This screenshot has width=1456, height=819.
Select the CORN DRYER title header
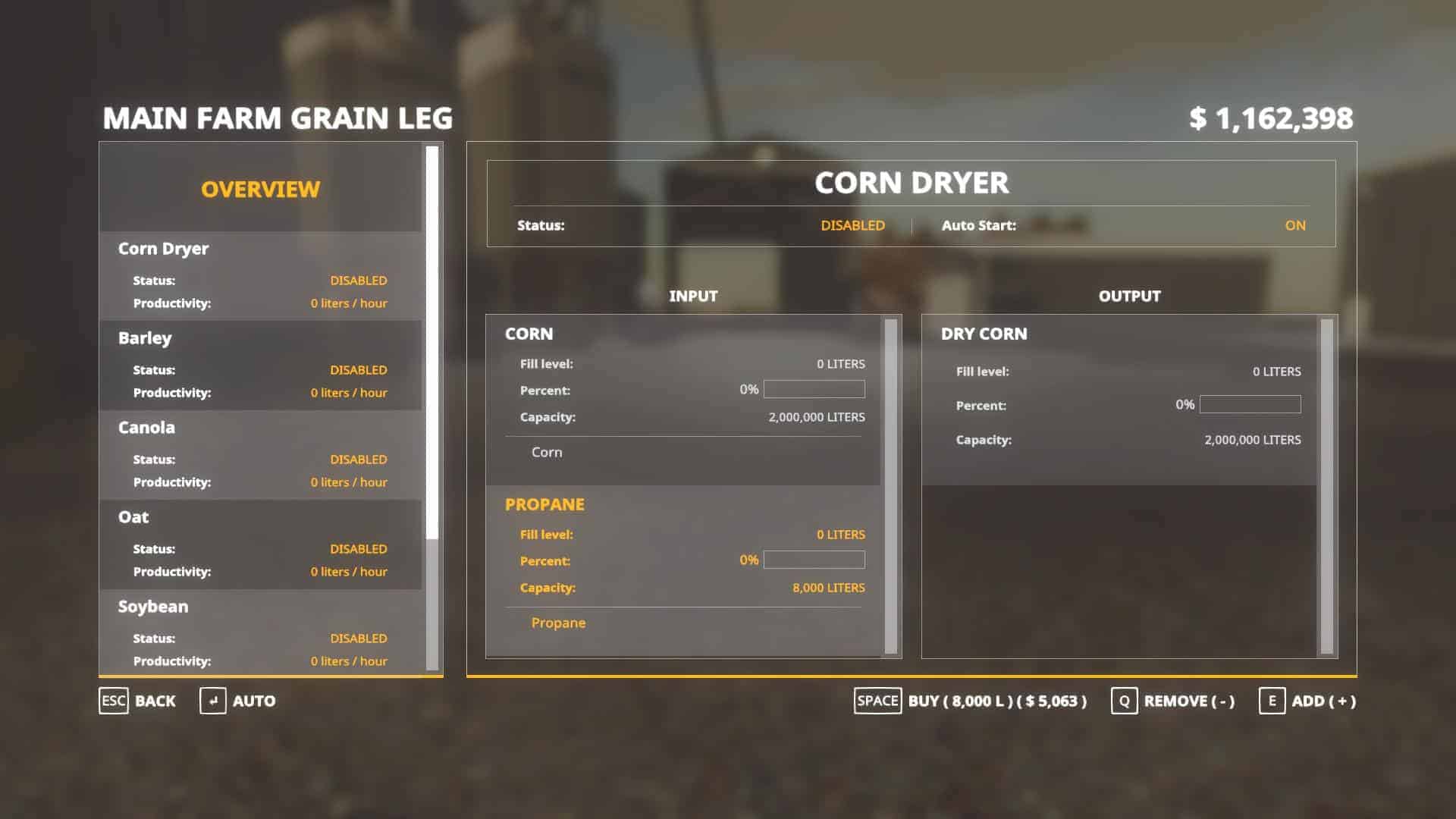911,183
